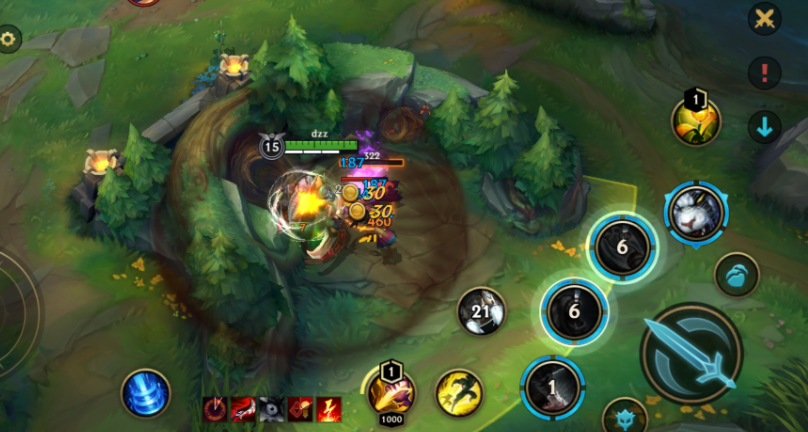This screenshot has height=432, width=808.
Task: Open the settings gear menu
Action: (x=9, y=40)
